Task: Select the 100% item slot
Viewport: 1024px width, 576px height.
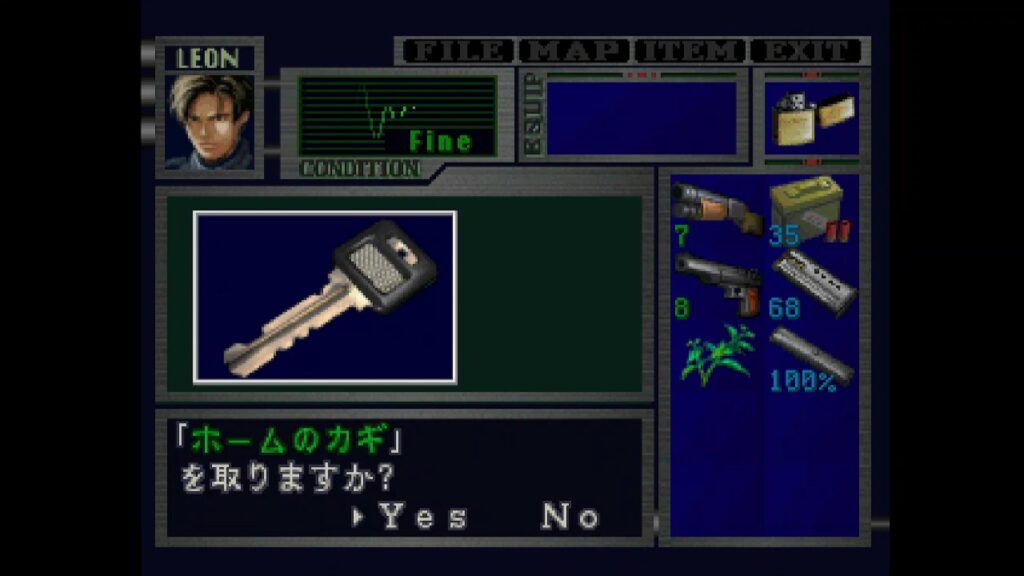Action: click(808, 358)
